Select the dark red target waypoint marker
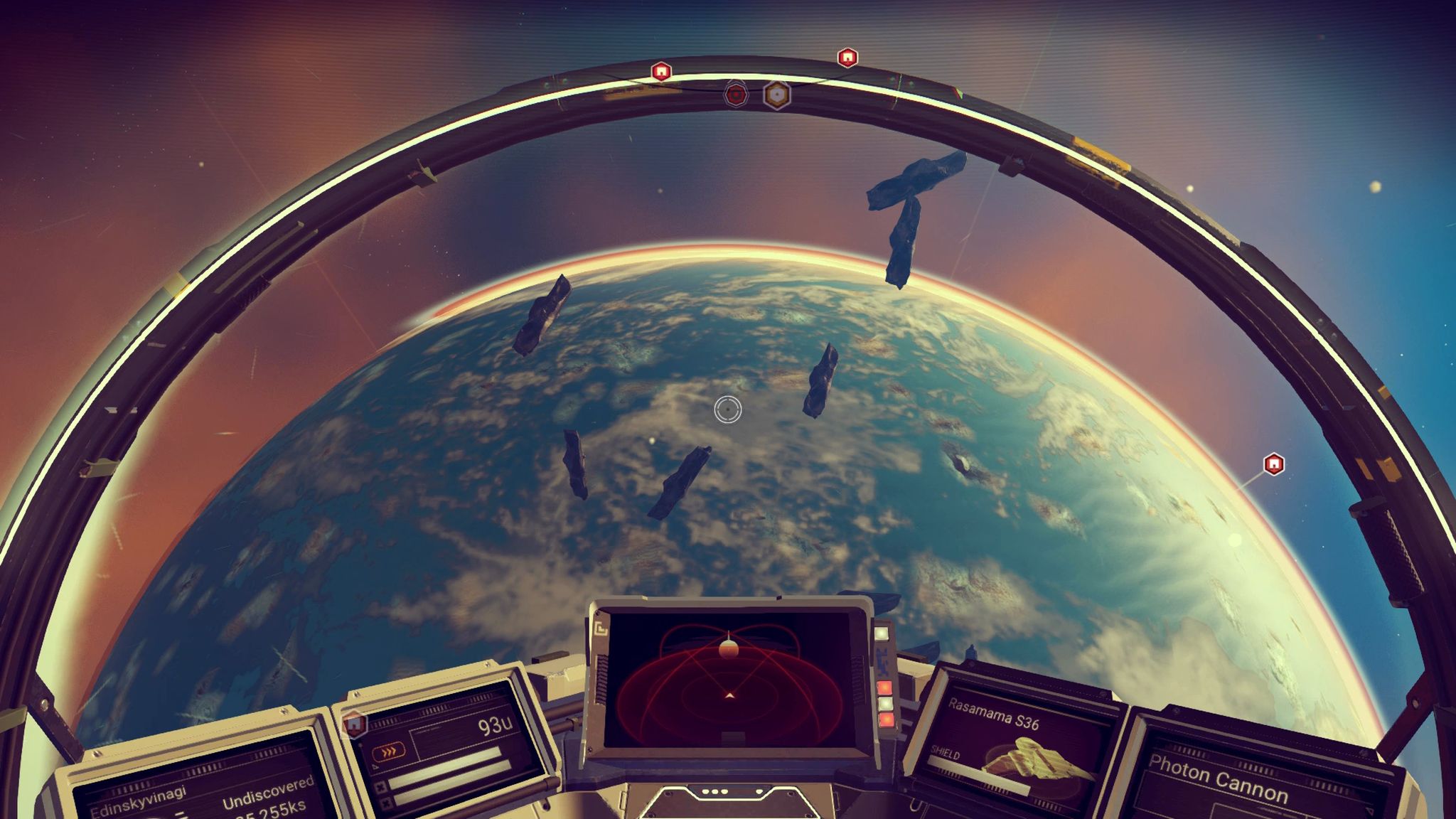1456x819 pixels. click(x=736, y=94)
